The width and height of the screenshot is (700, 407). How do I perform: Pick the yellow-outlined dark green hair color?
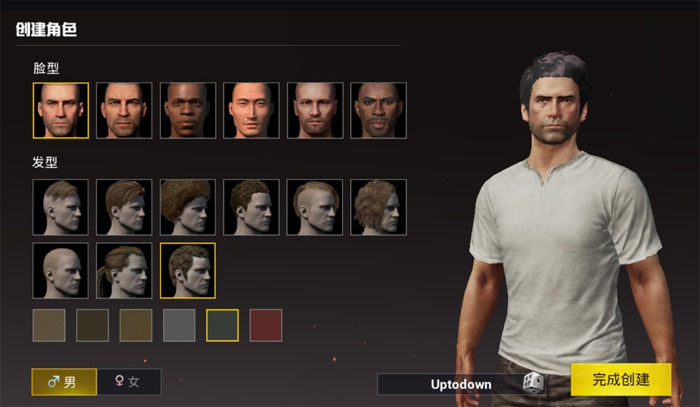(222, 325)
